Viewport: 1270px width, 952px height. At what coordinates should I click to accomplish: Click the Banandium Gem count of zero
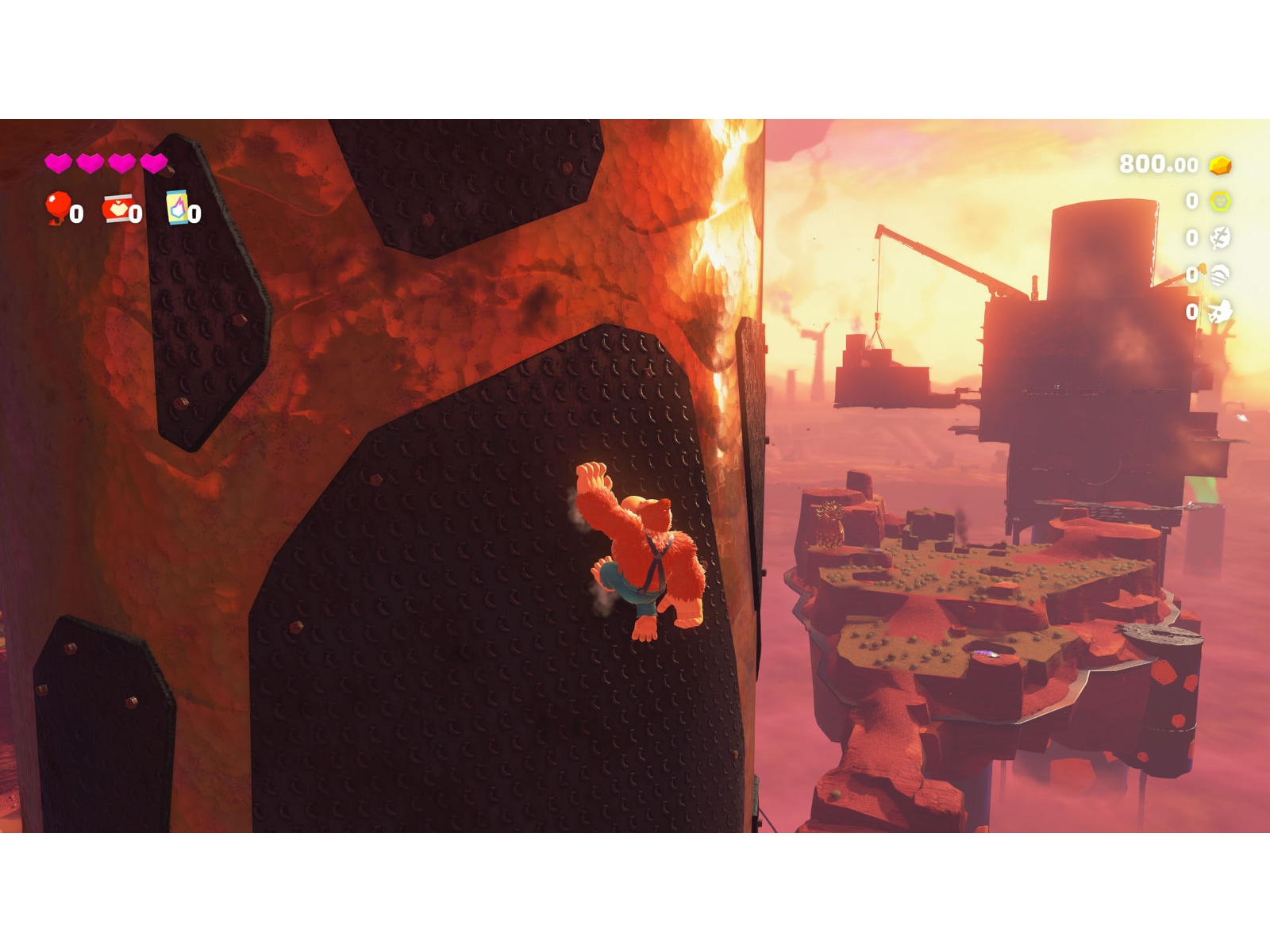pyautogui.click(x=1192, y=202)
